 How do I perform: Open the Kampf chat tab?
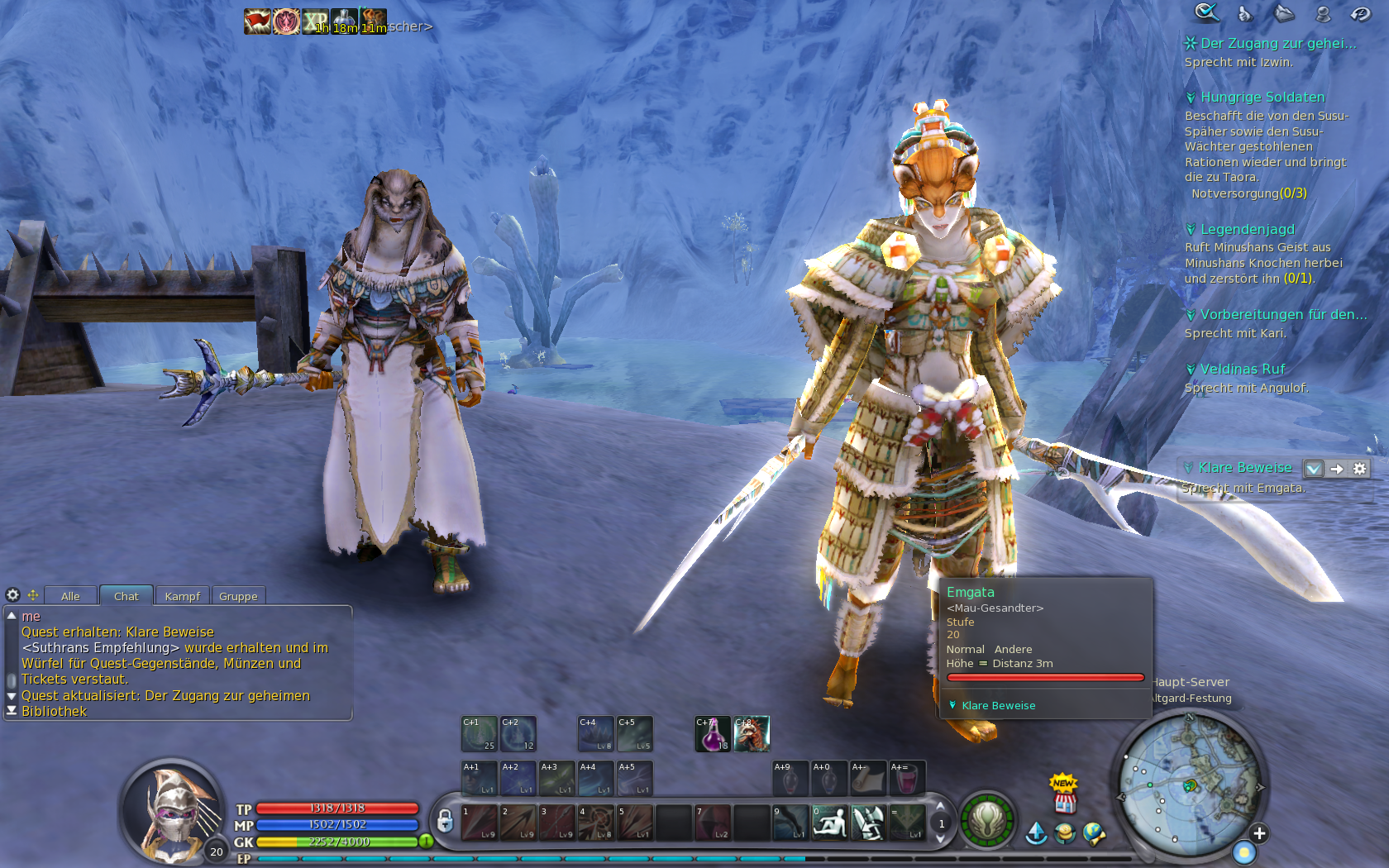182,596
